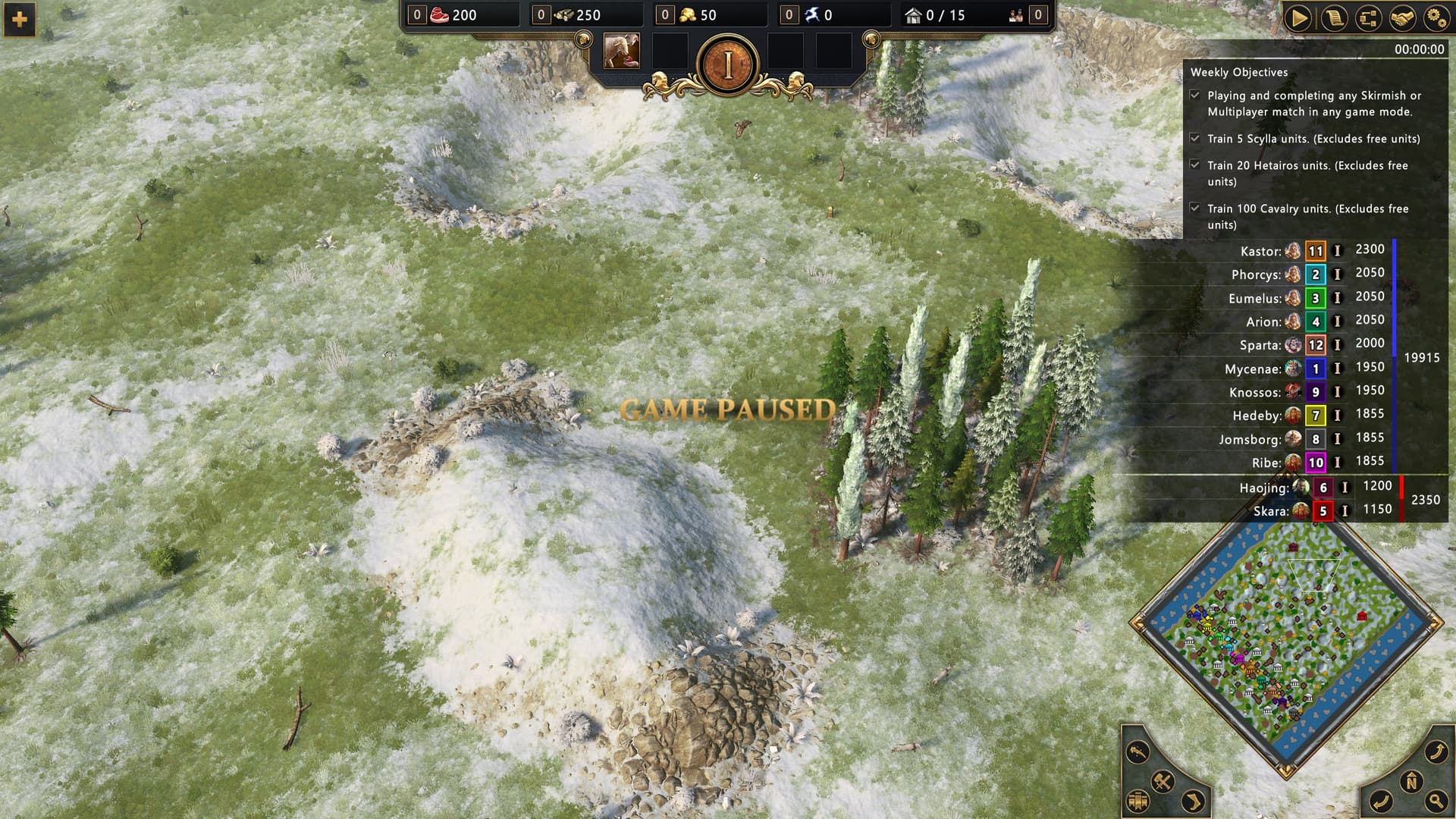Select Sparta in the player score list
This screenshot has height=819, width=1456.
pyautogui.click(x=1260, y=345)
